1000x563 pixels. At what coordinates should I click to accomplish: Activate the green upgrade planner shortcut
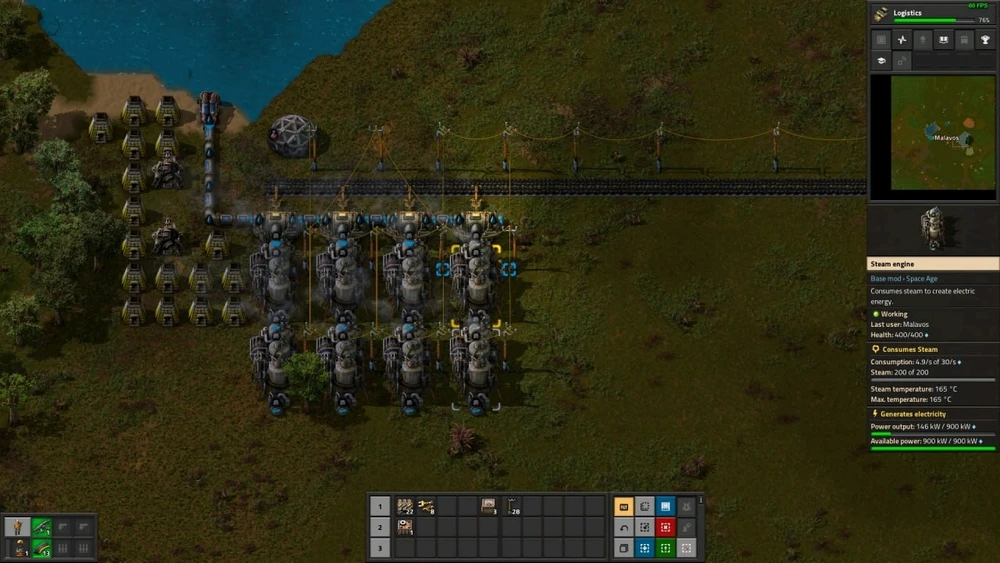(665, 548)
